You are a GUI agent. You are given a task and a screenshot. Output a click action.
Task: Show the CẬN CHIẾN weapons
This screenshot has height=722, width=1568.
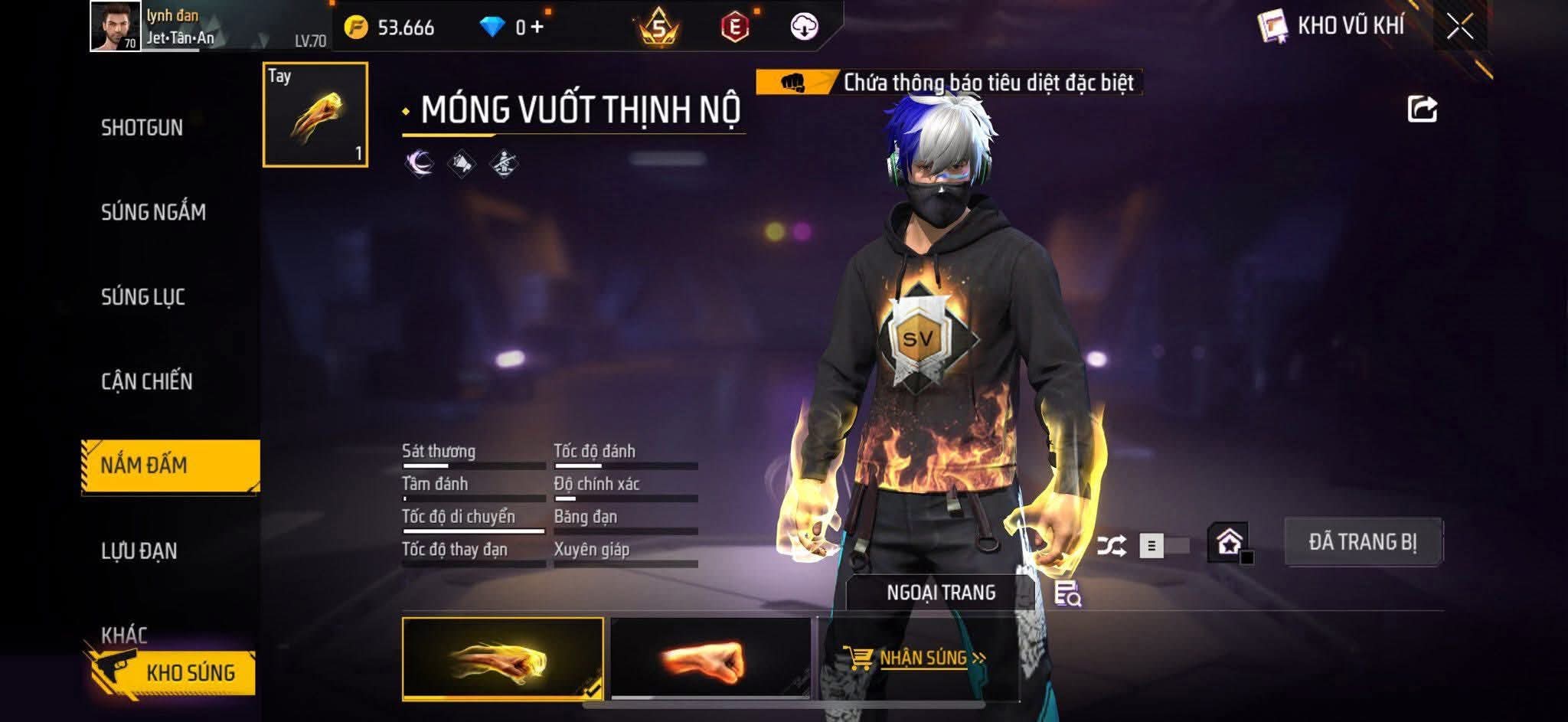coord(146,381)
